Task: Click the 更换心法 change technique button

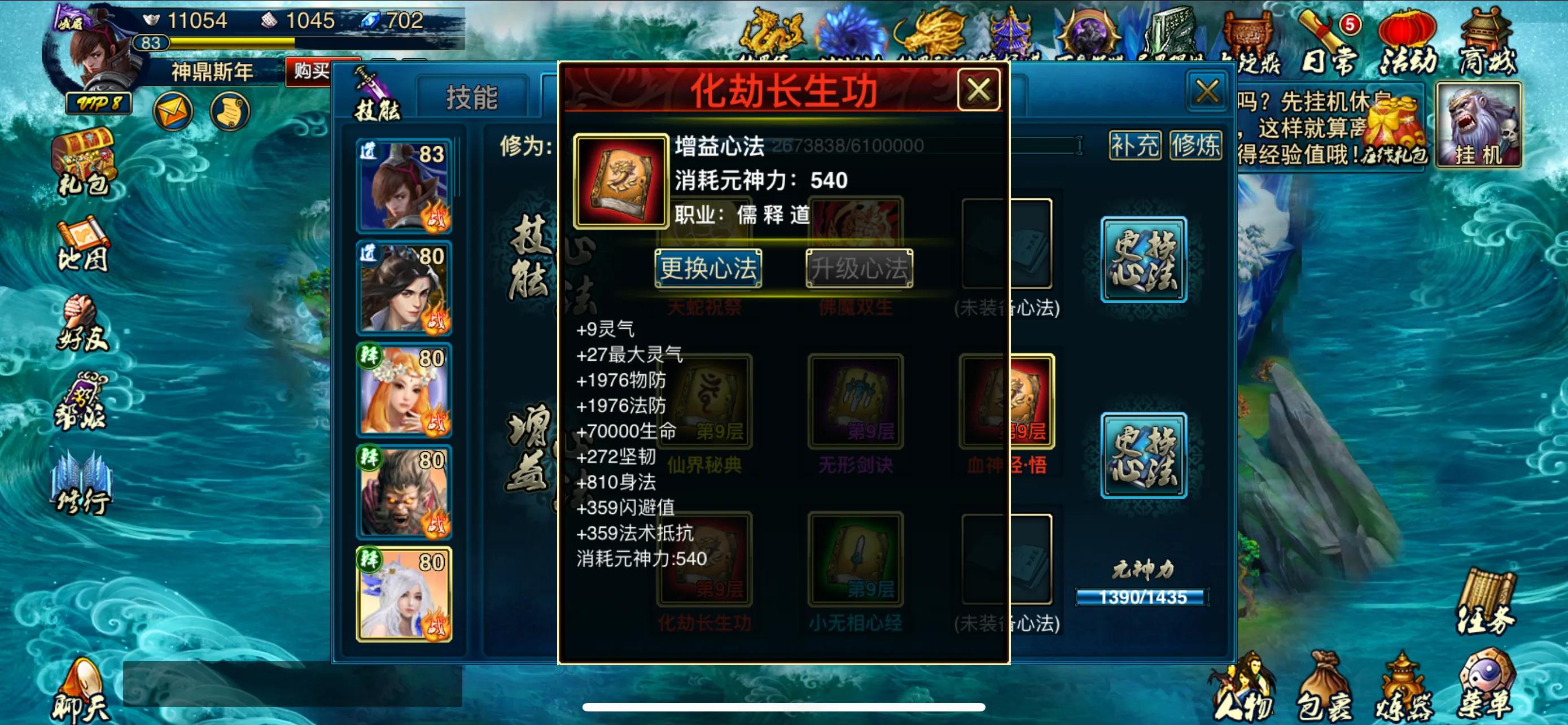Action: point(708,270)
